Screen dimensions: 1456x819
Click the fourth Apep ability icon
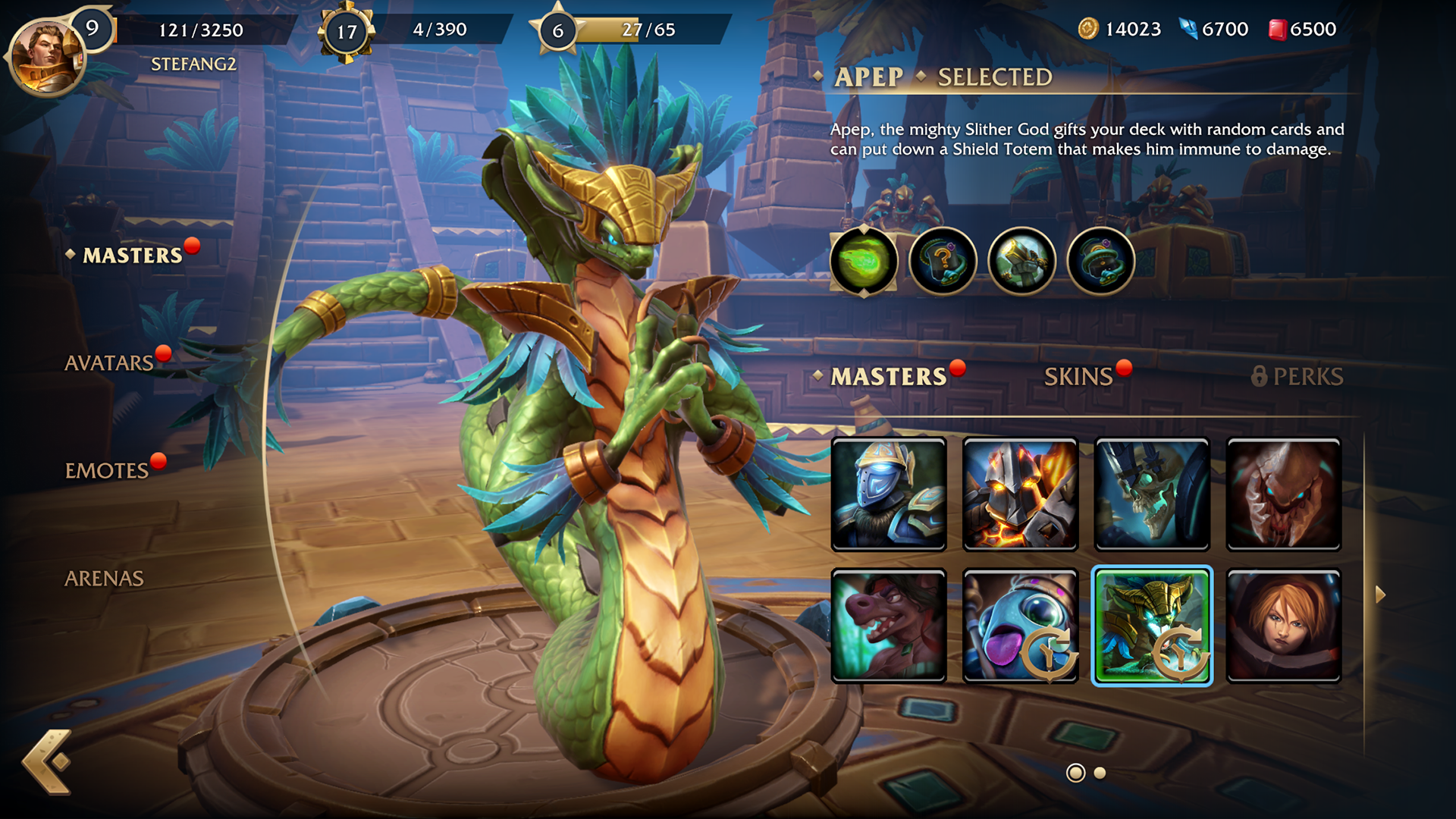(1100, 260)
